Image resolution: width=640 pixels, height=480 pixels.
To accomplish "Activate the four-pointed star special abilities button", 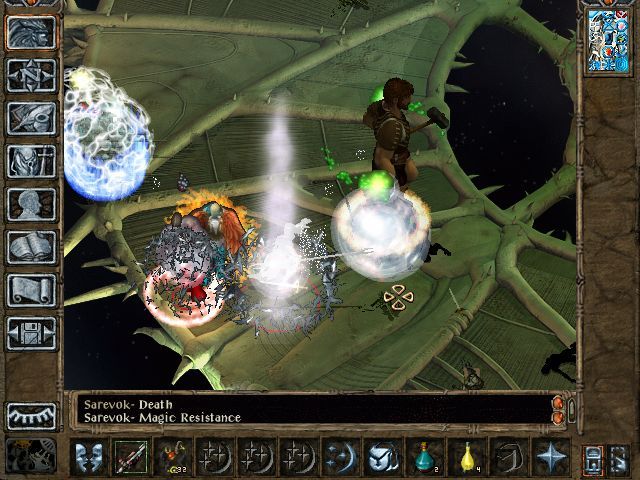I will pos(550,457).
